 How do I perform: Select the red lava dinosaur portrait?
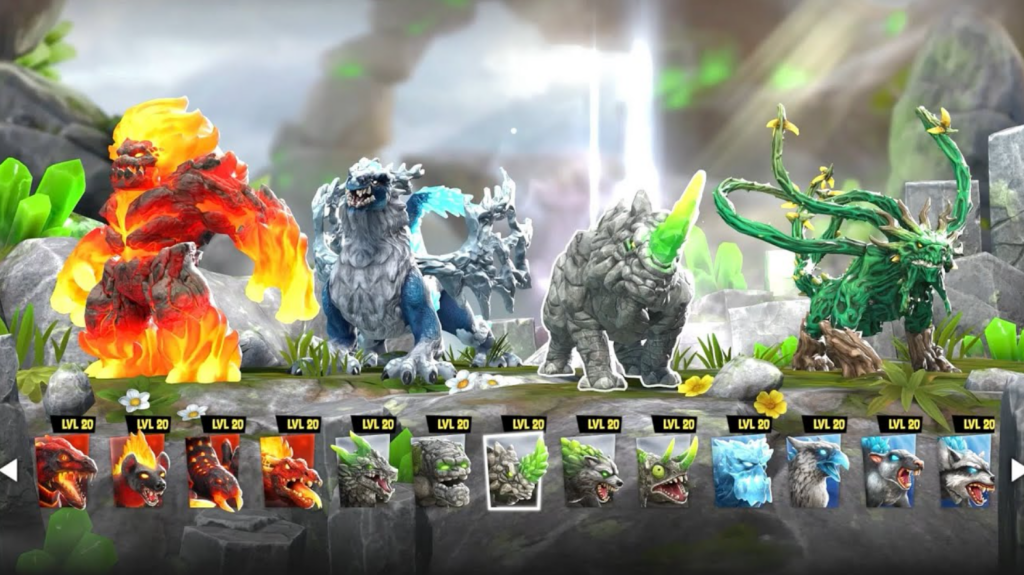click(x=66, y=471)
